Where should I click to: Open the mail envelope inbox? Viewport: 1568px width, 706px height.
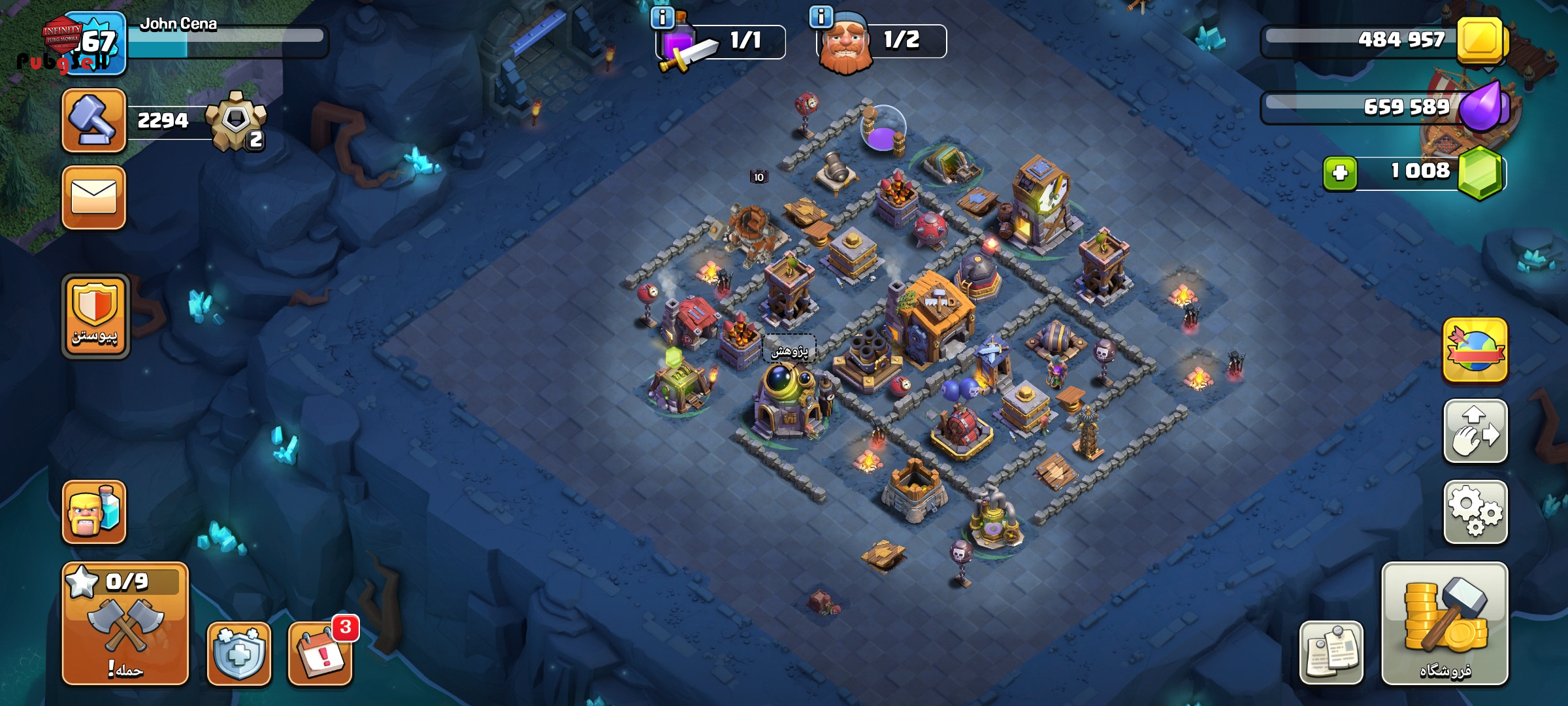(94, 197)
